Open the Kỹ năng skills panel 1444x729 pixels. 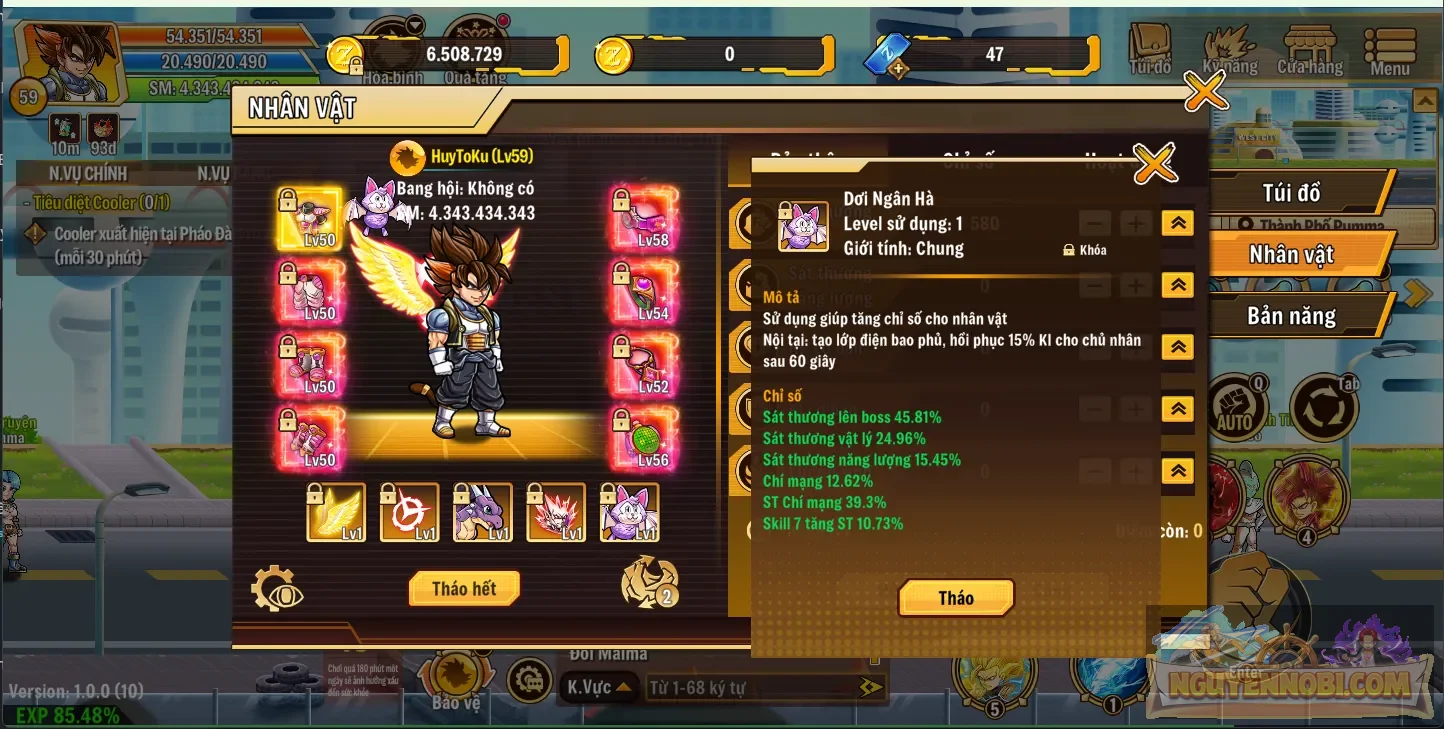tap(1230, 50)
